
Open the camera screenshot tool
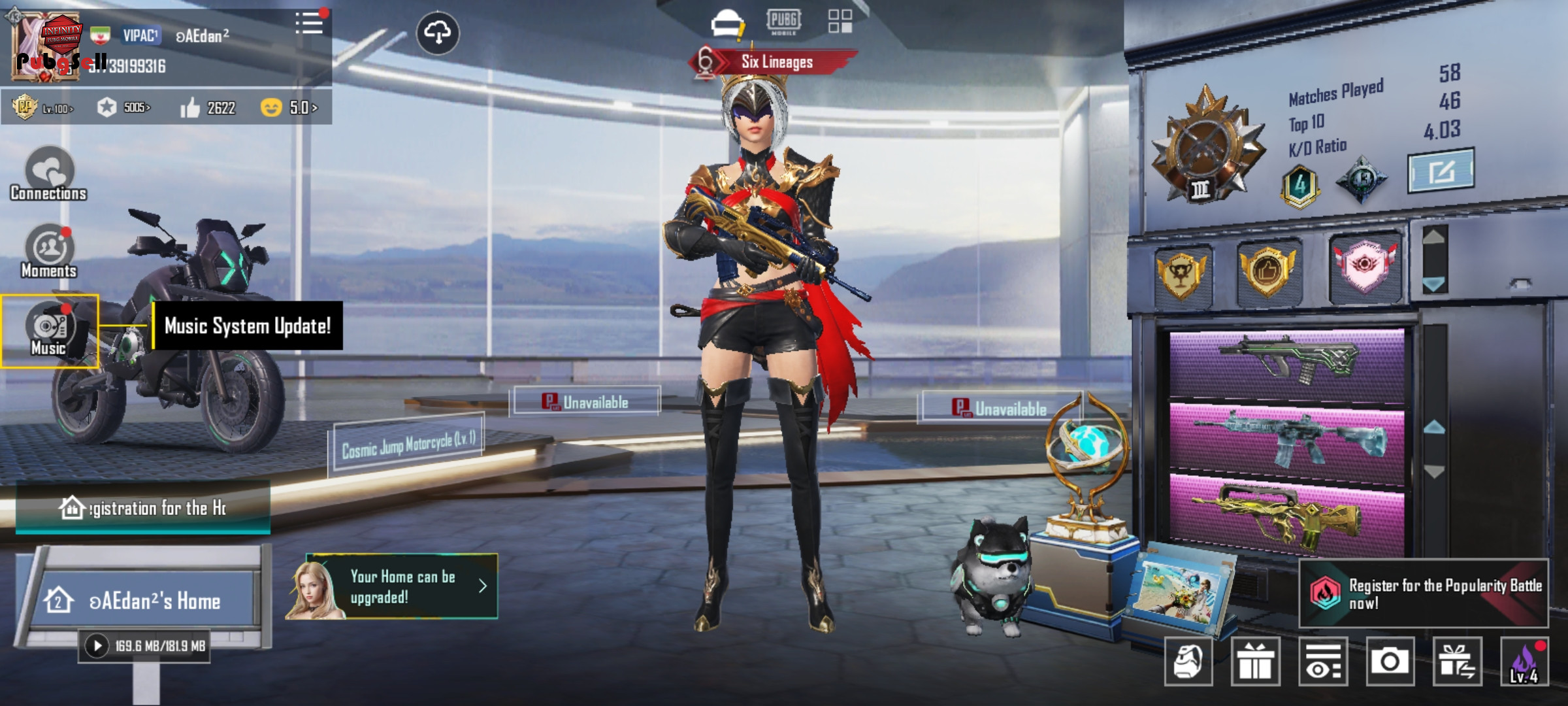pos(1390,662)
